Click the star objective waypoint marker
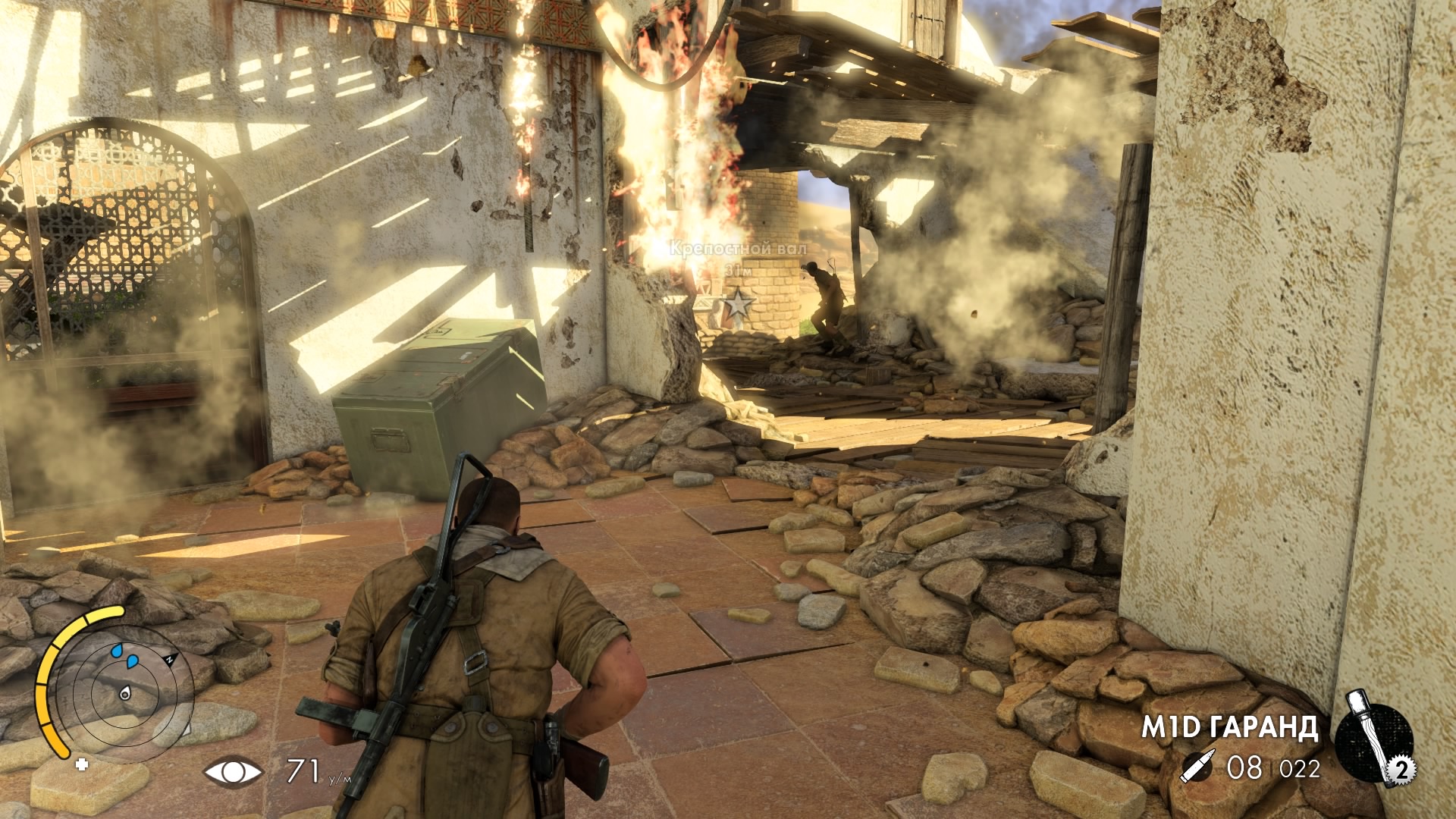This screenshot has height=819, width=1456. click(738, 306)
